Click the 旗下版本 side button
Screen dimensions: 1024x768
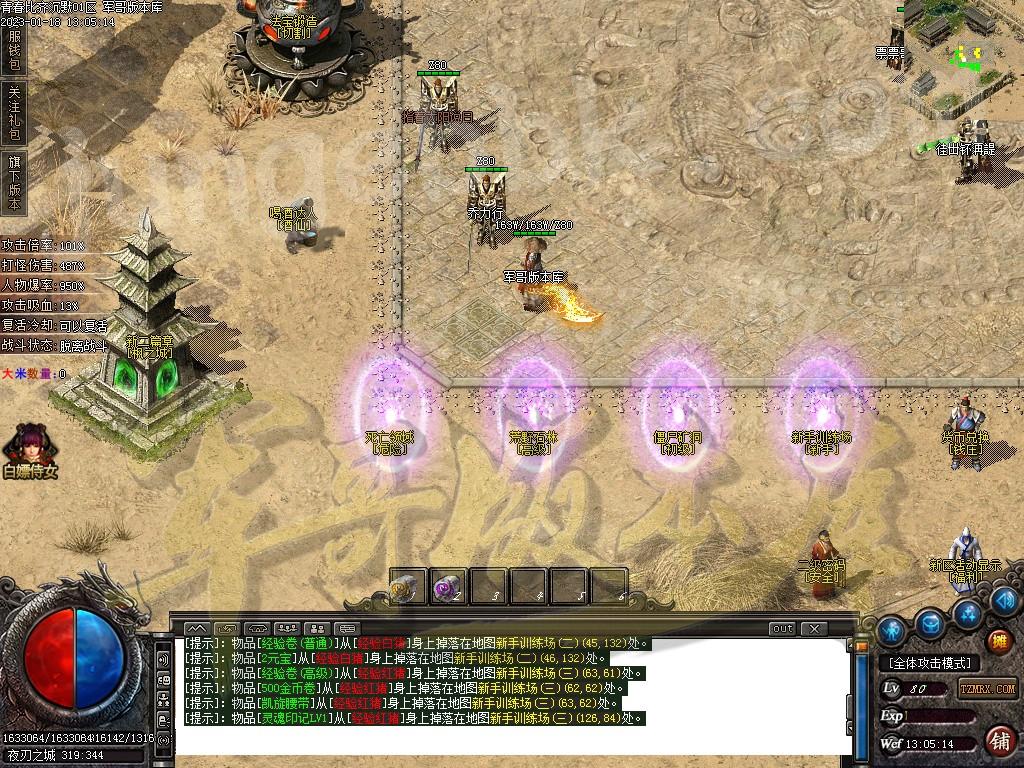(14, 182)
